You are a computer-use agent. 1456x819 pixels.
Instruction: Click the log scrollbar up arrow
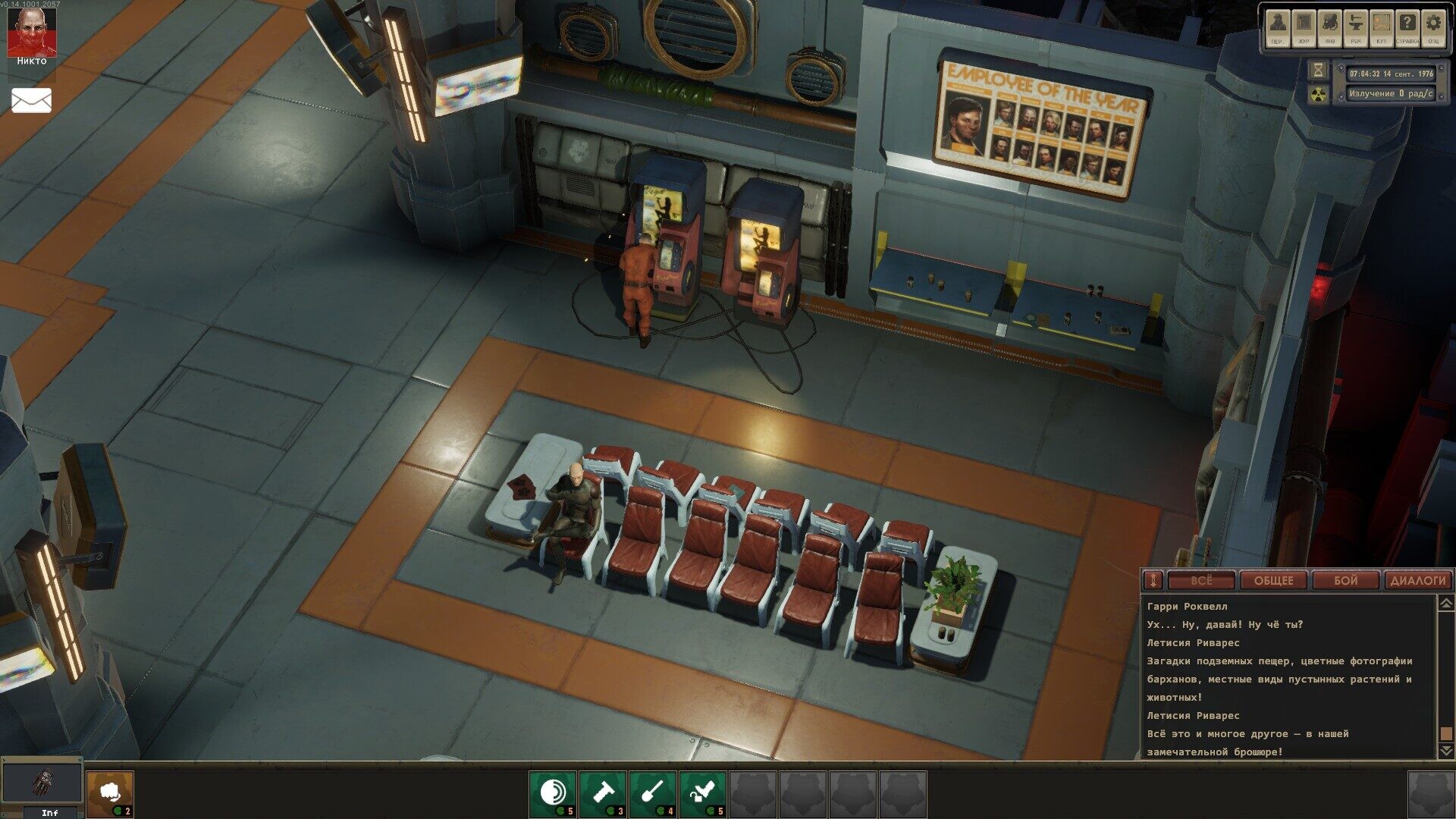[1445, 604]
